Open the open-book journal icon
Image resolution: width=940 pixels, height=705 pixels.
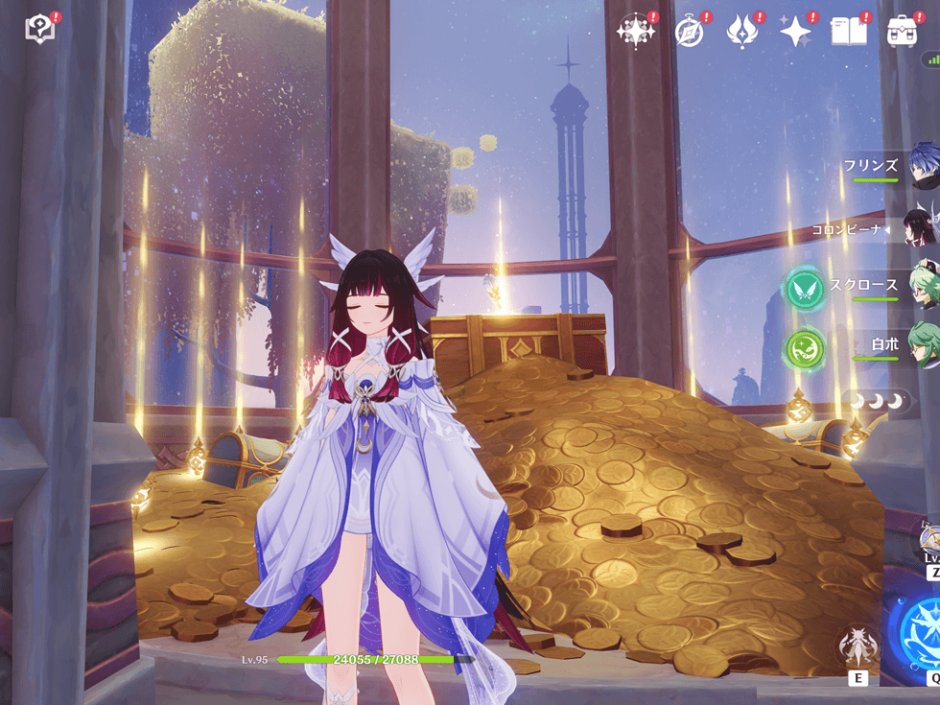pyautogui.click(x=848, y=32)
